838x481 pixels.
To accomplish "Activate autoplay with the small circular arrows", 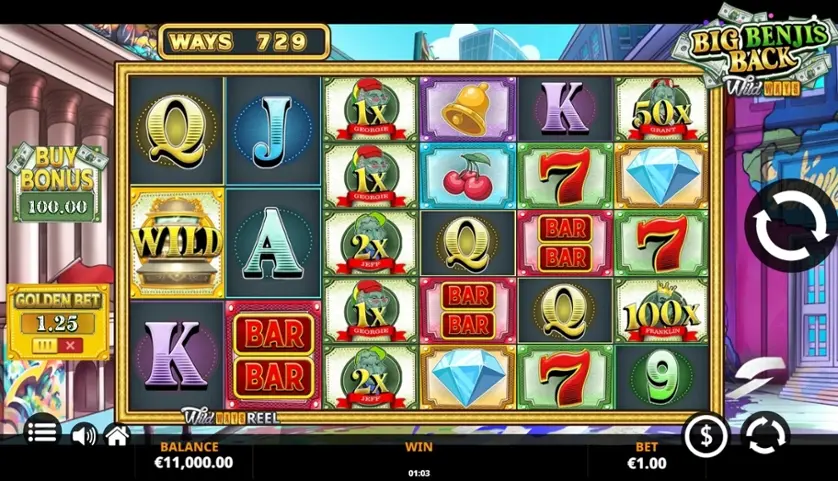I will click(765, 435).
